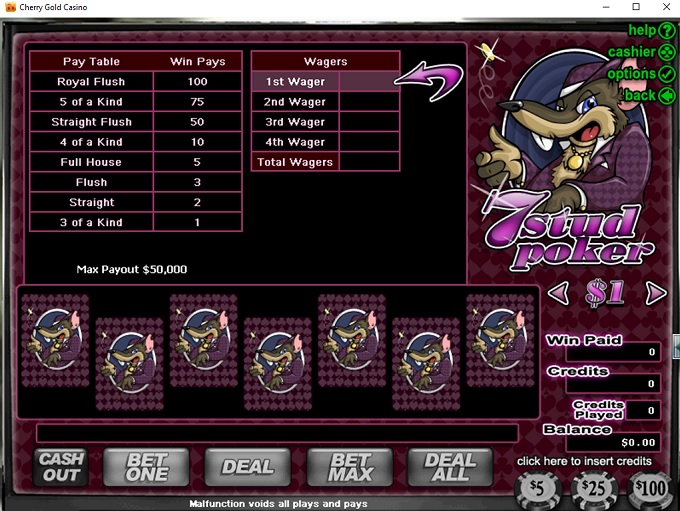Place a single bet with Bet One
This screenshot has width=680, height=511.
click(x=146, y=466)
